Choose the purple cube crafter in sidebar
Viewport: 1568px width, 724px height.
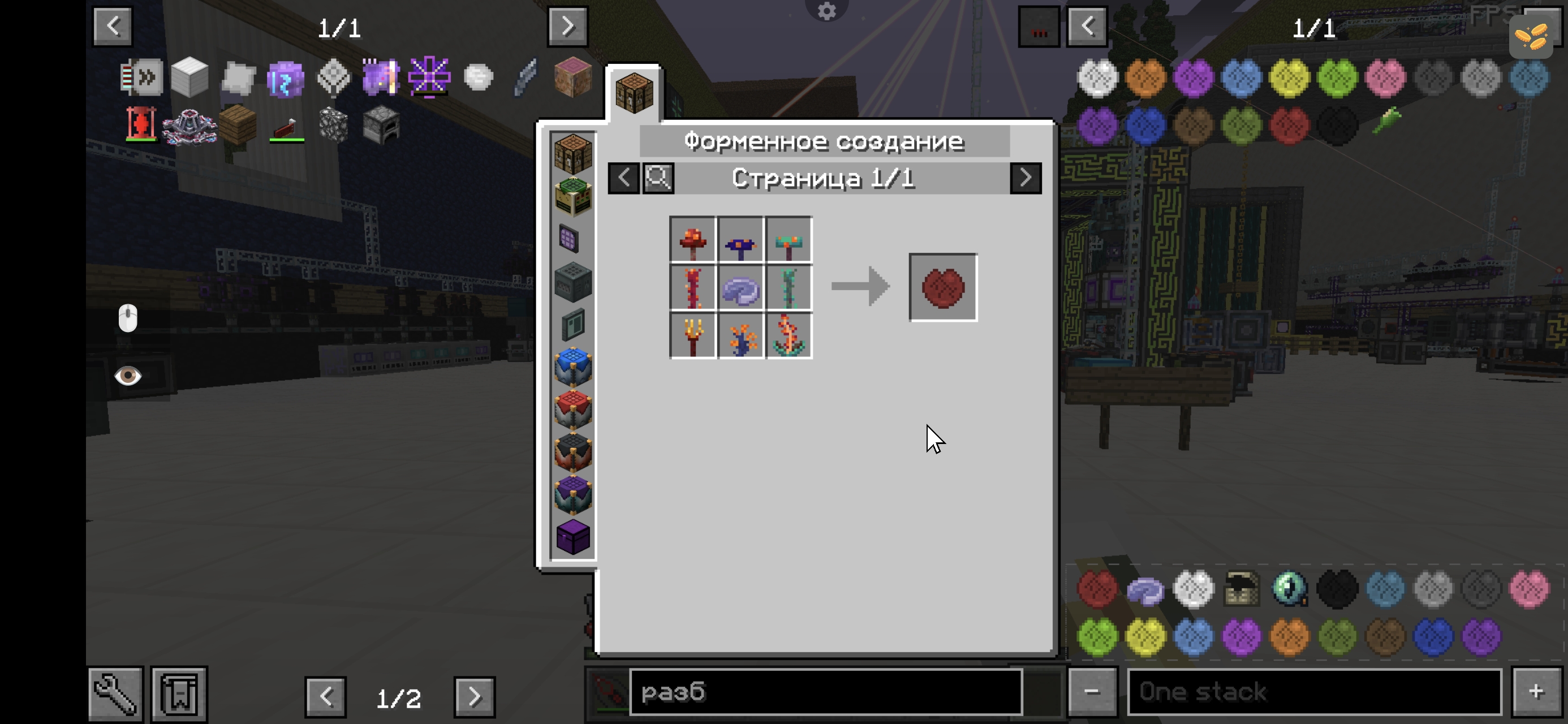click(573, 538)
